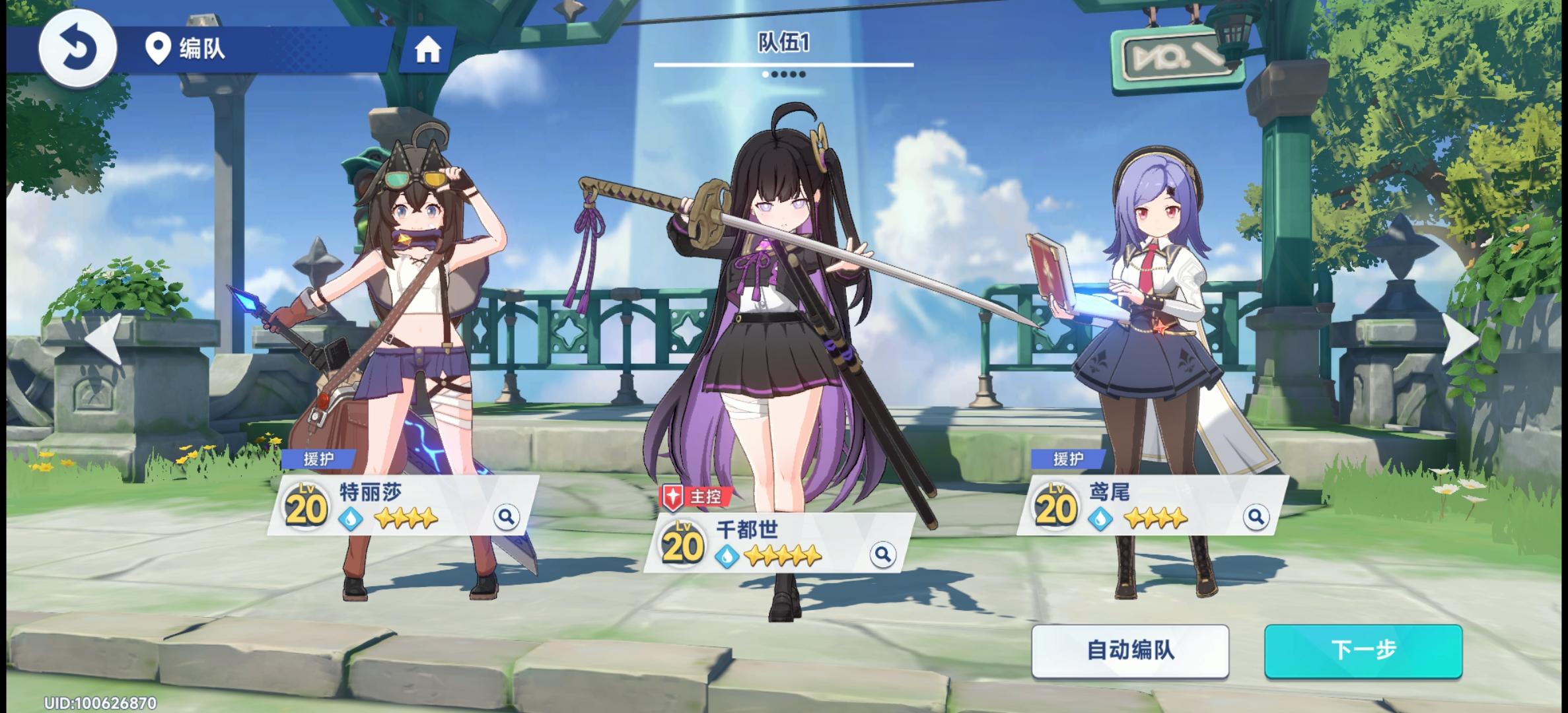This screenshot has height=713, width=1568.
Task: Go back with the circular return arrow
Action: 78,49
